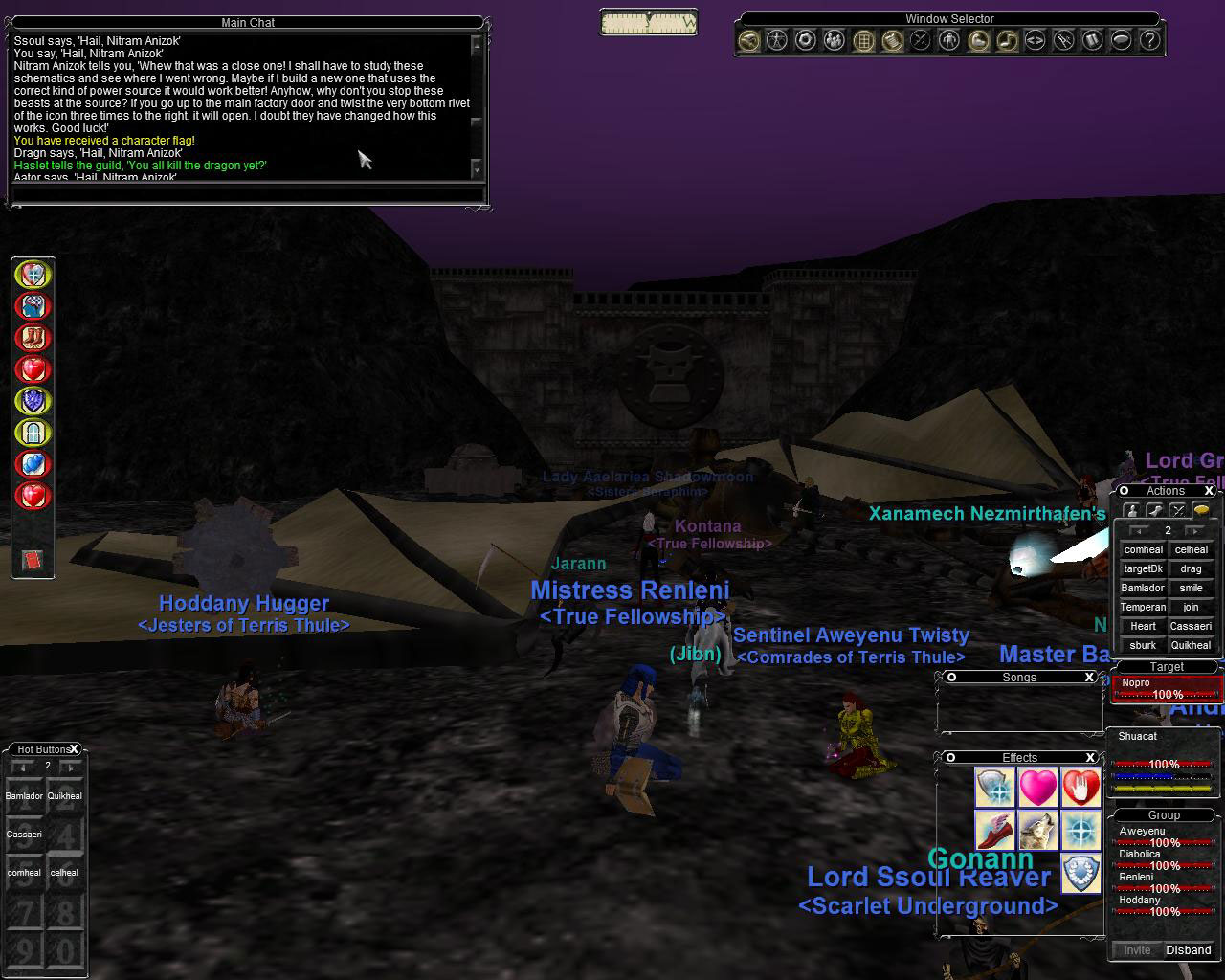Close the Hot Buttons window
The width and height of the screenshot is (1225, 980).
pyautogui.click(x=74, y=749)
